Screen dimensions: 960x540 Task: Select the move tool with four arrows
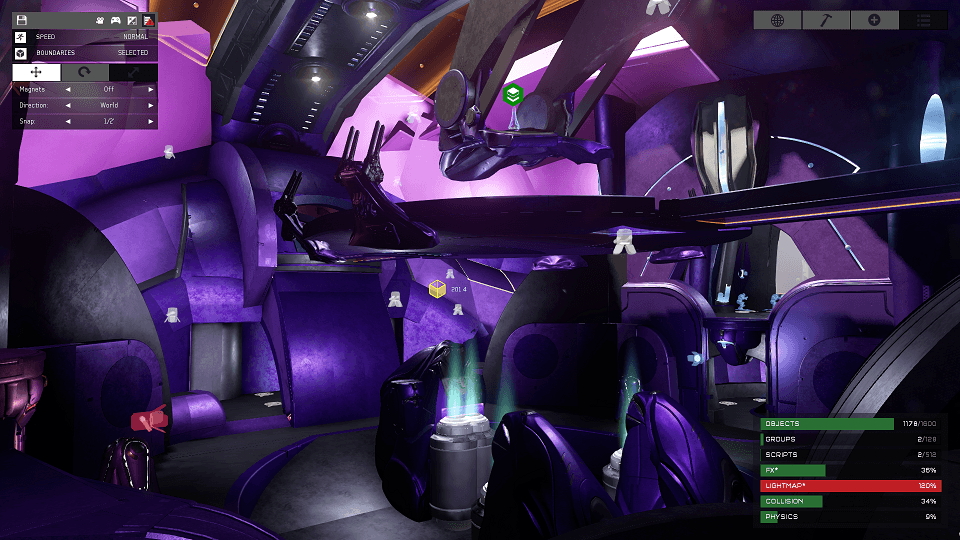(x=37, y=73)
